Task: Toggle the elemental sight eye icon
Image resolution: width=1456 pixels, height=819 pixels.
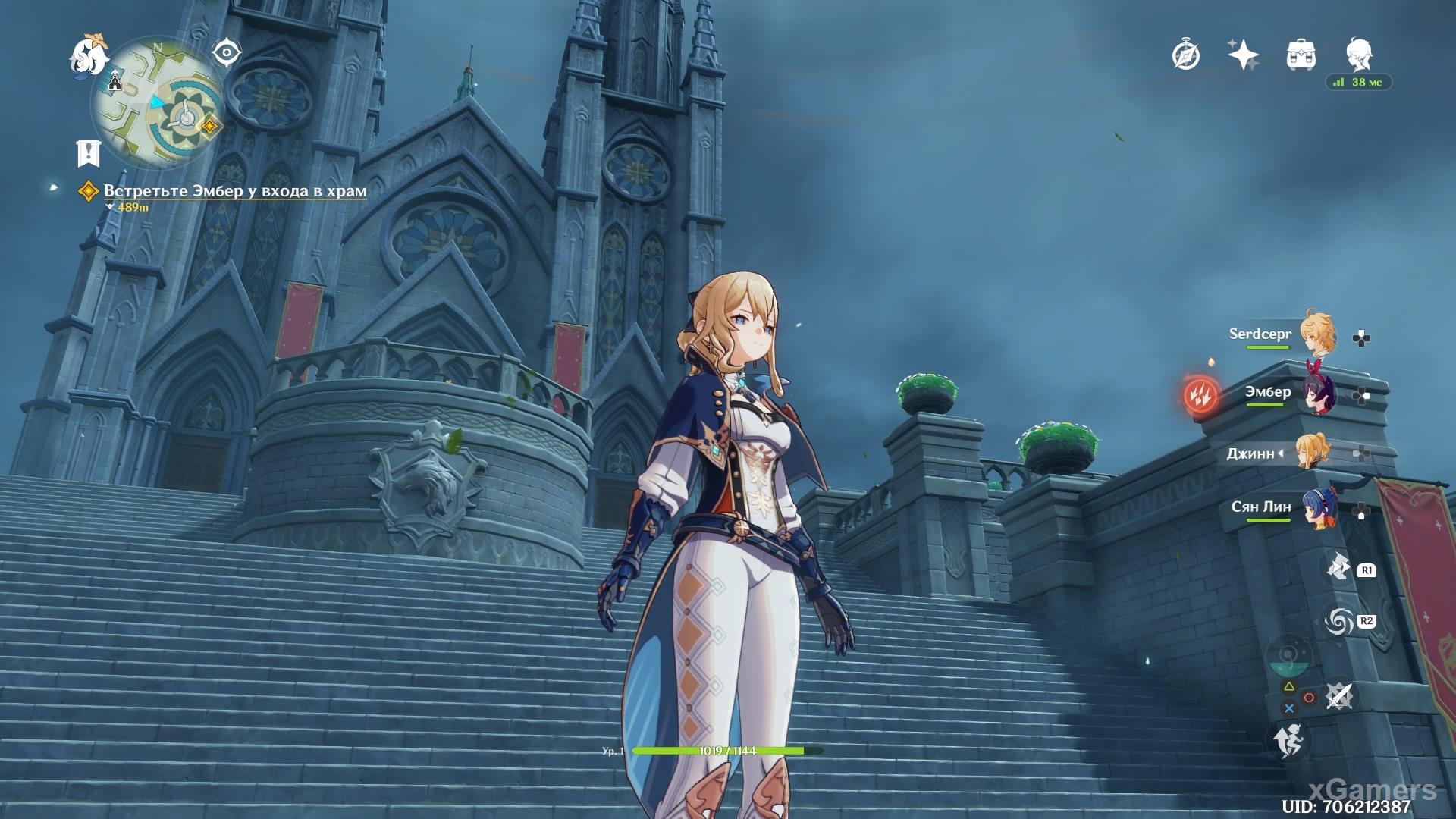Action: point(226,53)
